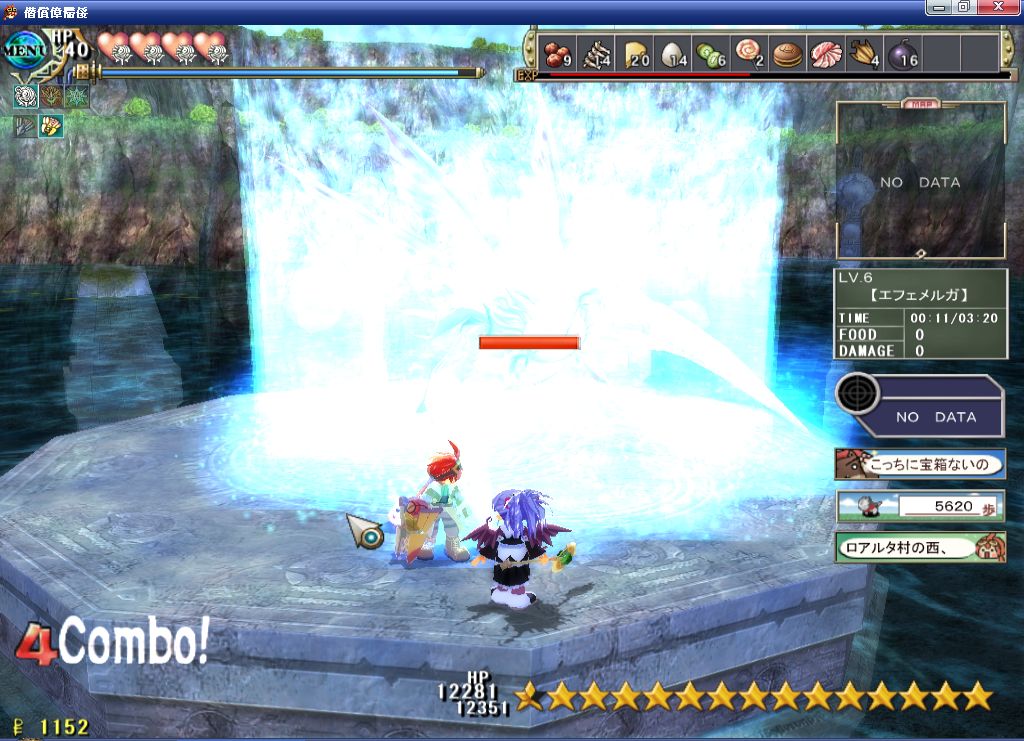Viewport: 1024px width, 741px height.
Task: Use the swirl lollipop item slot
Action: click(749, 53)
